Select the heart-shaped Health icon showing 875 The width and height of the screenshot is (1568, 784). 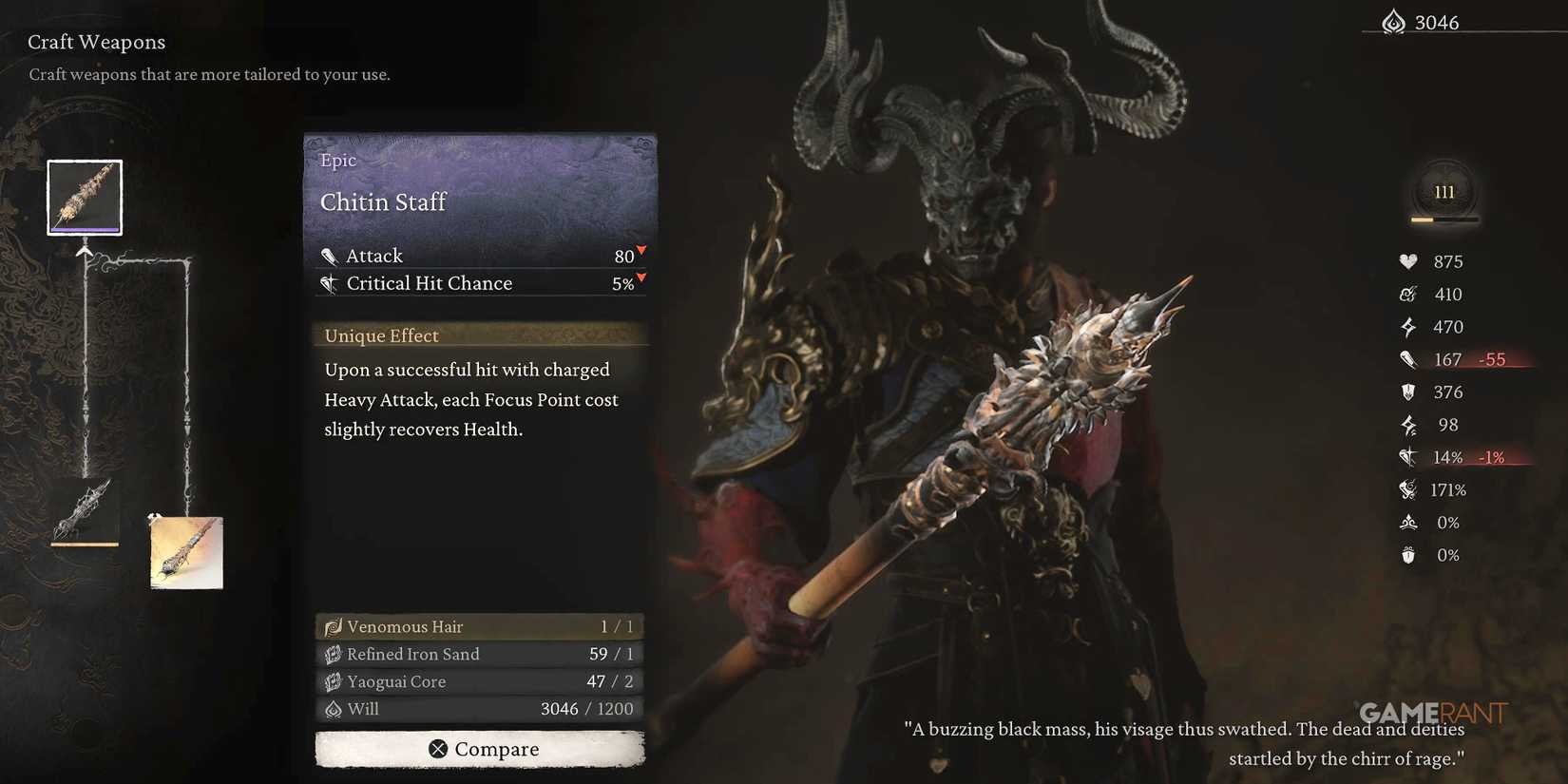click(1409, 260)
